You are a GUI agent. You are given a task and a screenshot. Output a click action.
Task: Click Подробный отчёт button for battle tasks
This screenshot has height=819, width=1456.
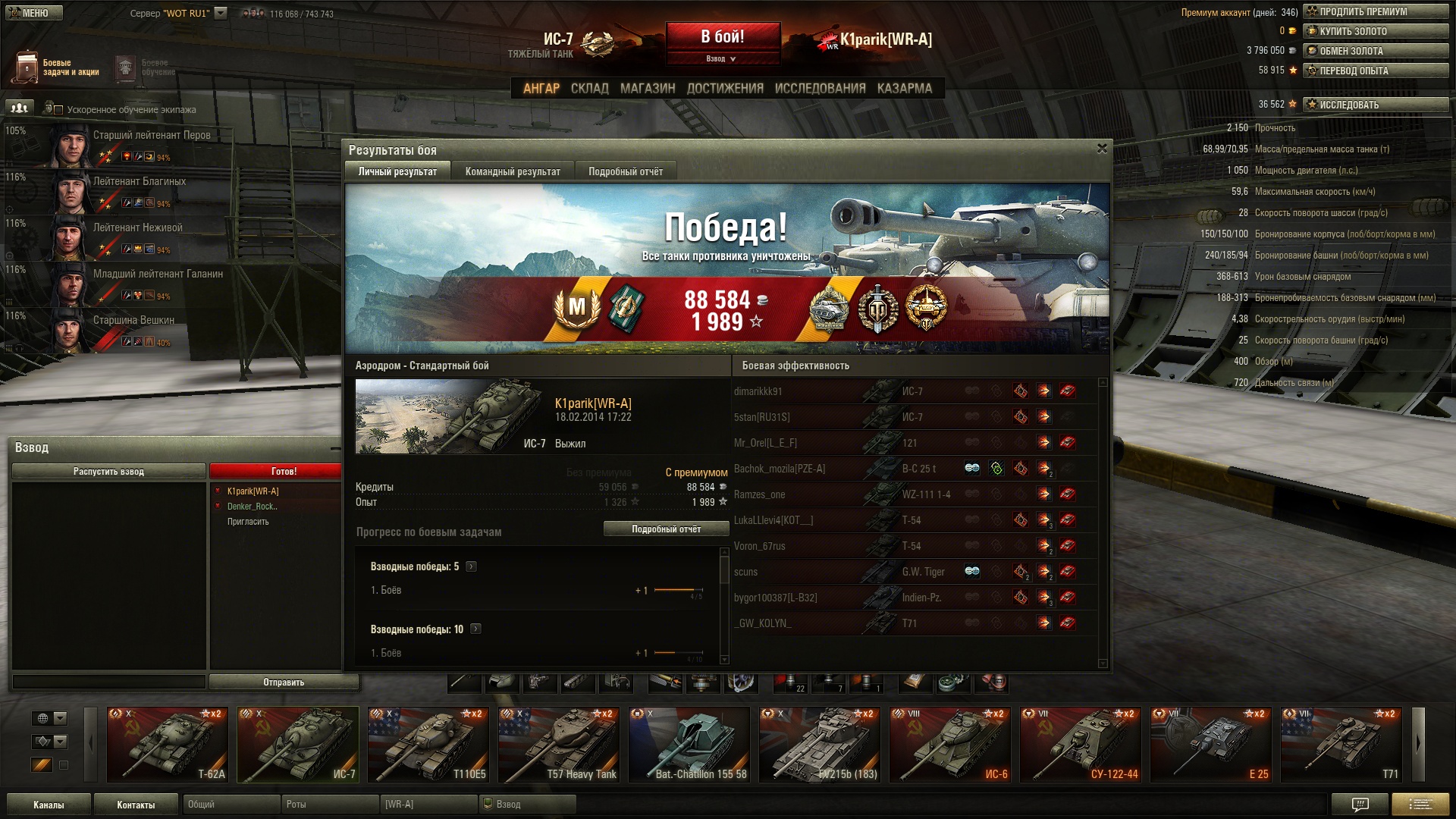(666, 529)
